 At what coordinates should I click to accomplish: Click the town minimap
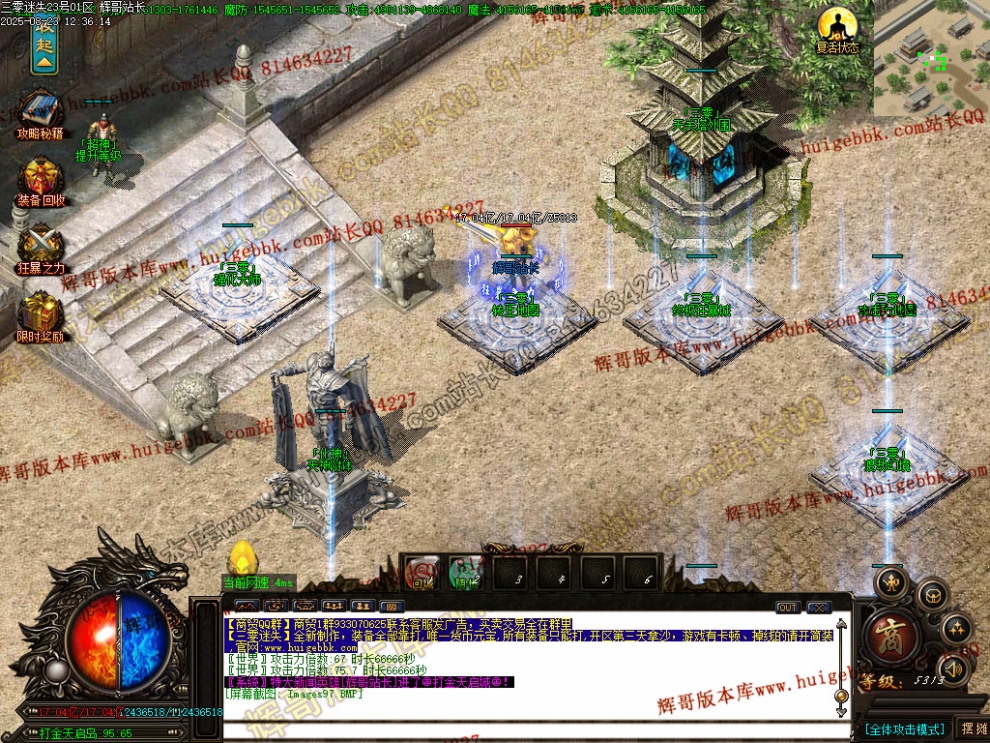pyautogui.click(x=931, y=57)
